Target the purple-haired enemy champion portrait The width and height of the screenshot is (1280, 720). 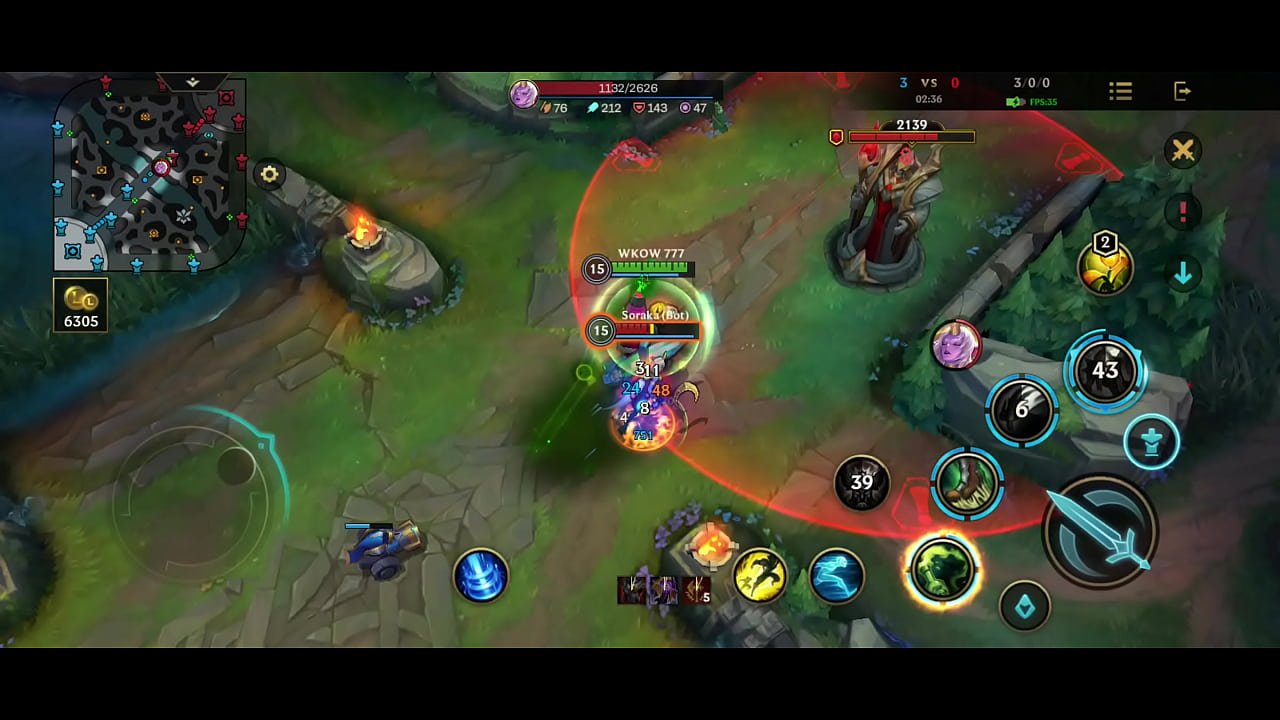point(956,346)
